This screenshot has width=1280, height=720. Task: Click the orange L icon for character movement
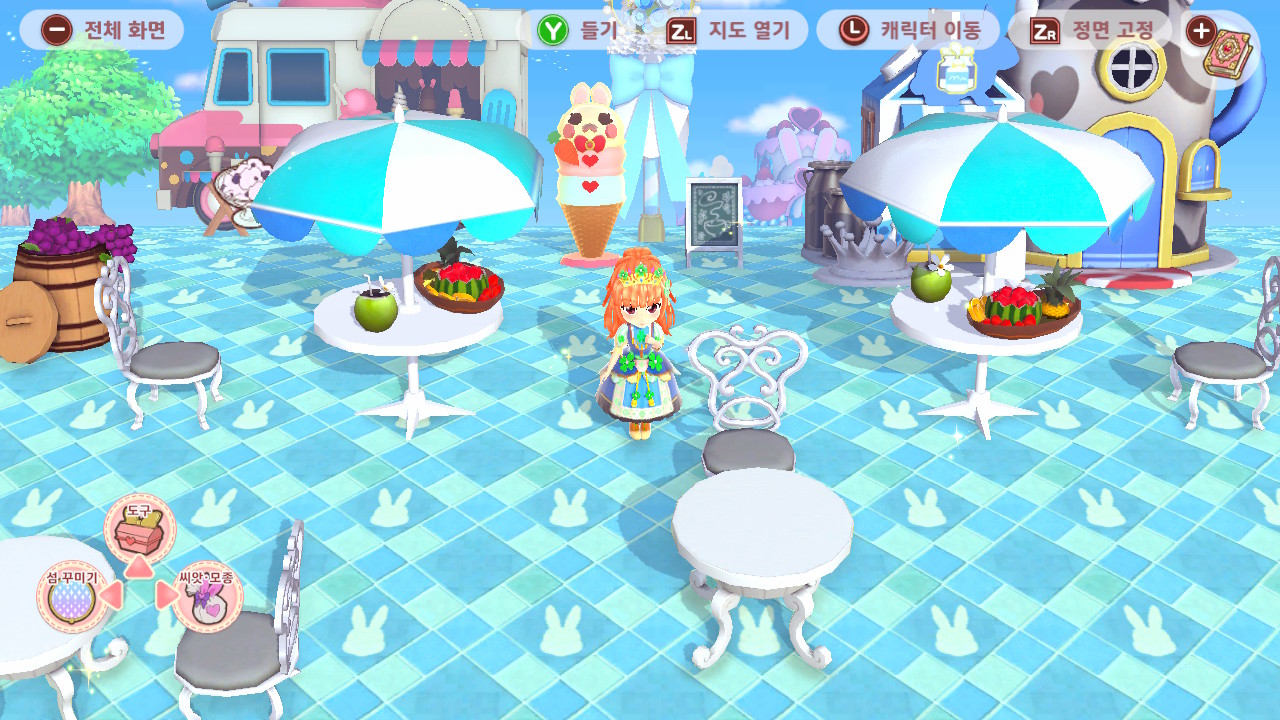tap(855, 29)
